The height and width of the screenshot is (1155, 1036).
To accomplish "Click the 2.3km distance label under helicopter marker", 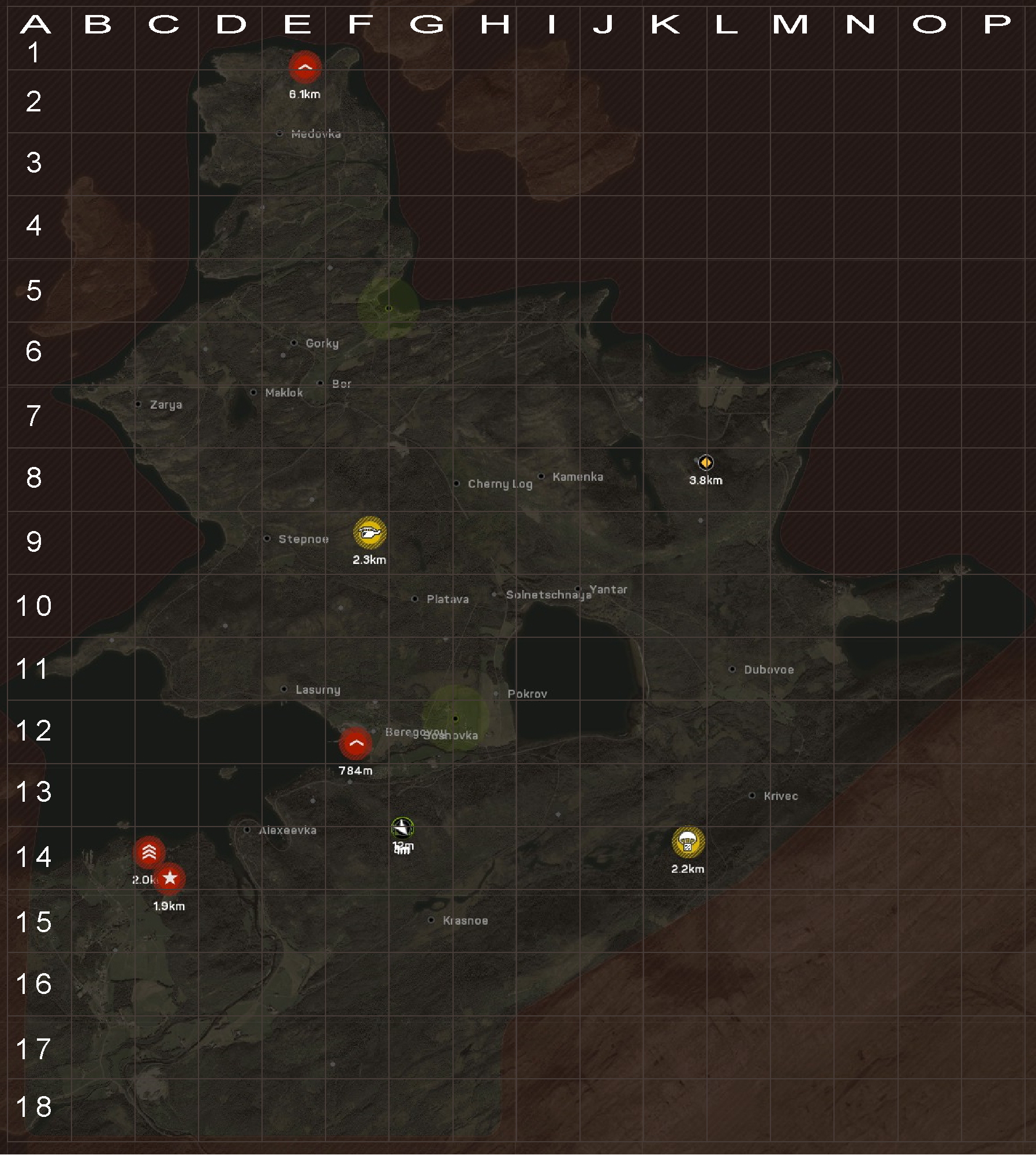I will [369, 559].
